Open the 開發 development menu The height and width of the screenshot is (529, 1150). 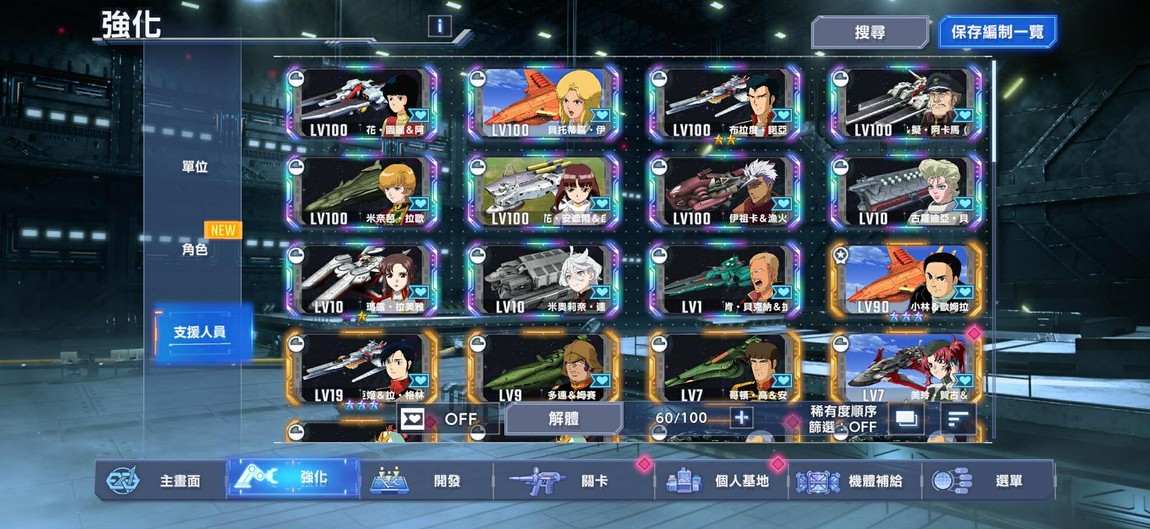pos(425,481)
